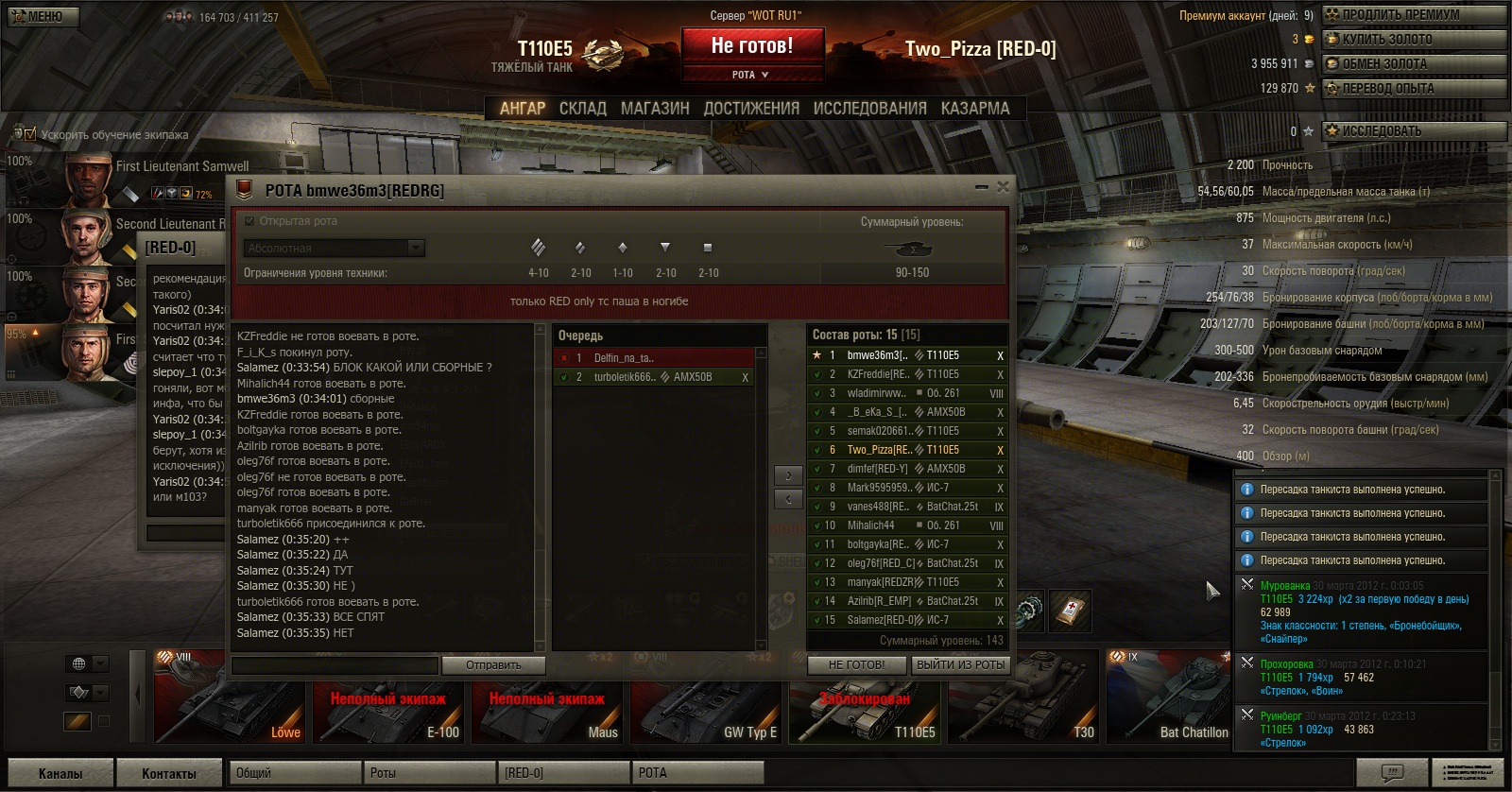Screen dimensions: 1512x792
Task: Click НЕ ГОТОВ! in the company window
Action: click(856, 665)
